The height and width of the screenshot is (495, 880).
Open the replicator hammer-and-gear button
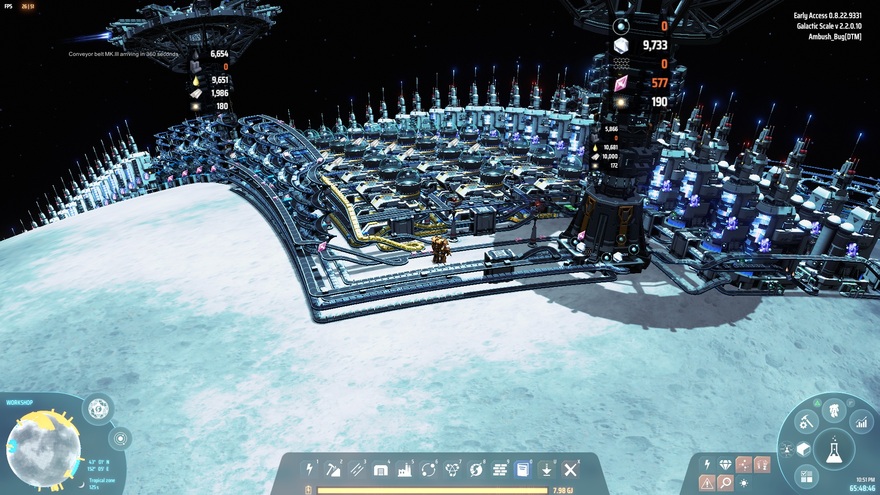806,422
